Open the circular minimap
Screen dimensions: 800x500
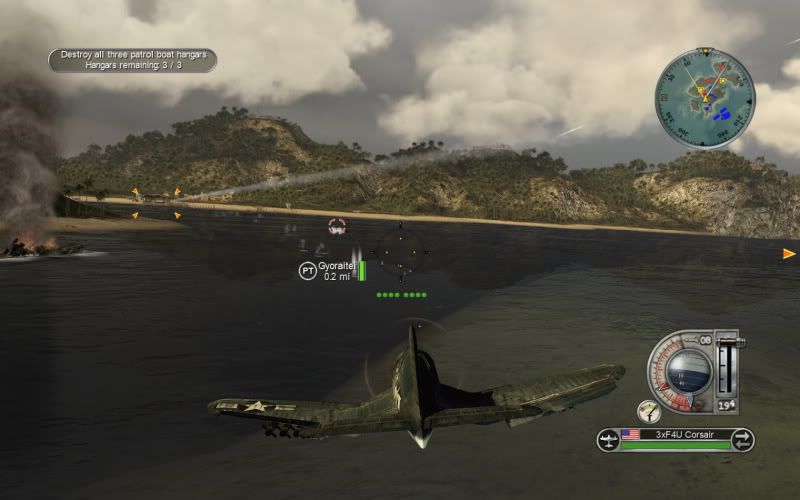coord(705,98)
